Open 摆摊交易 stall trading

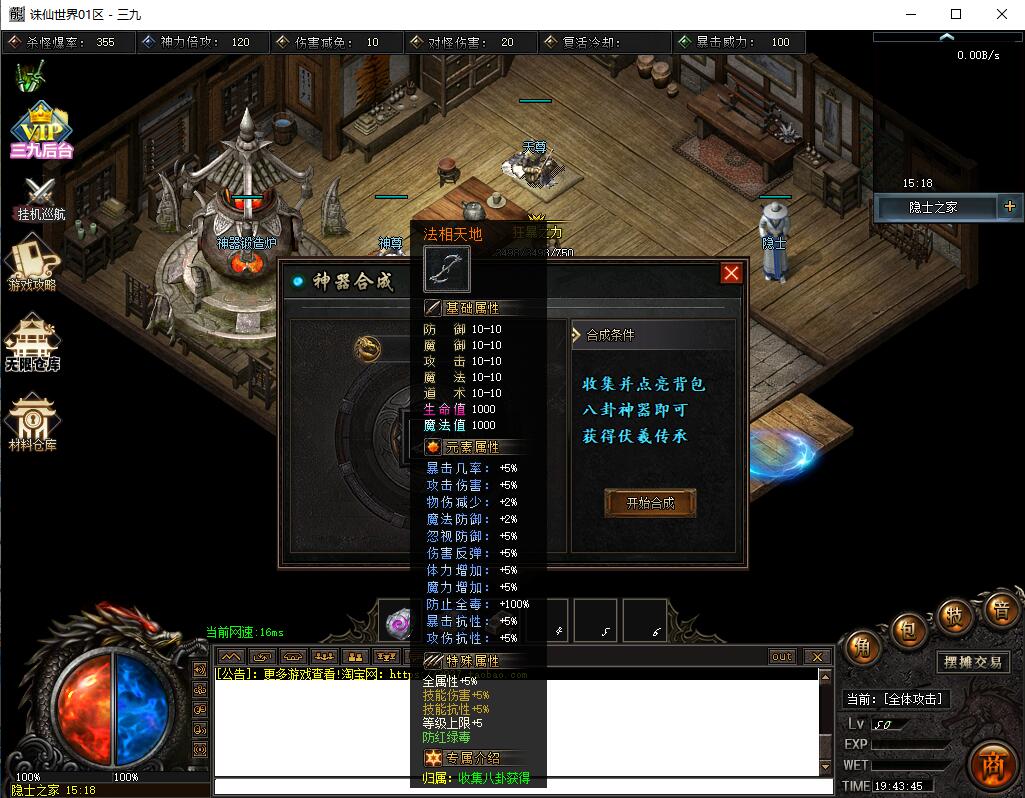point(972,662)
